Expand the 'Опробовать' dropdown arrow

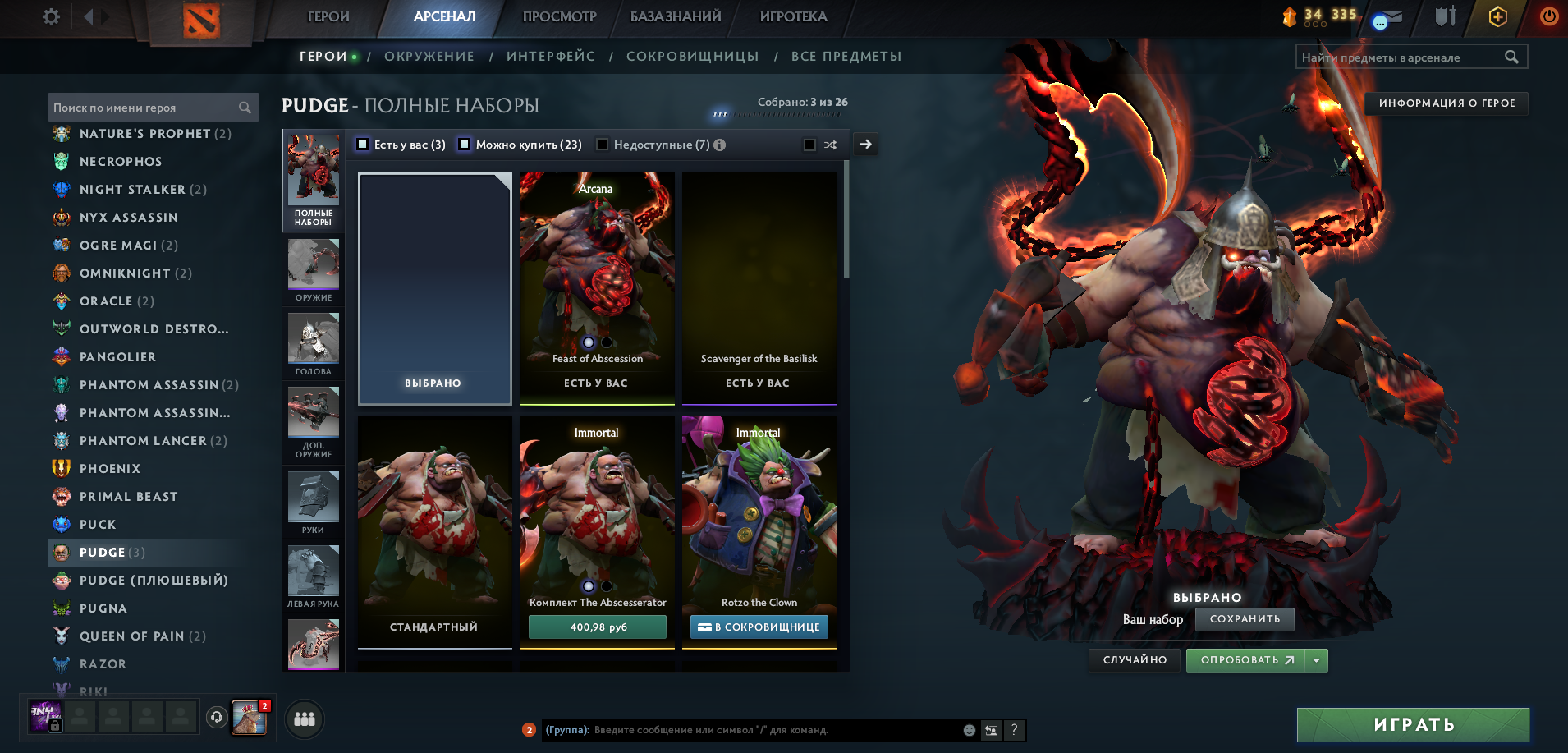(1314, 659)
